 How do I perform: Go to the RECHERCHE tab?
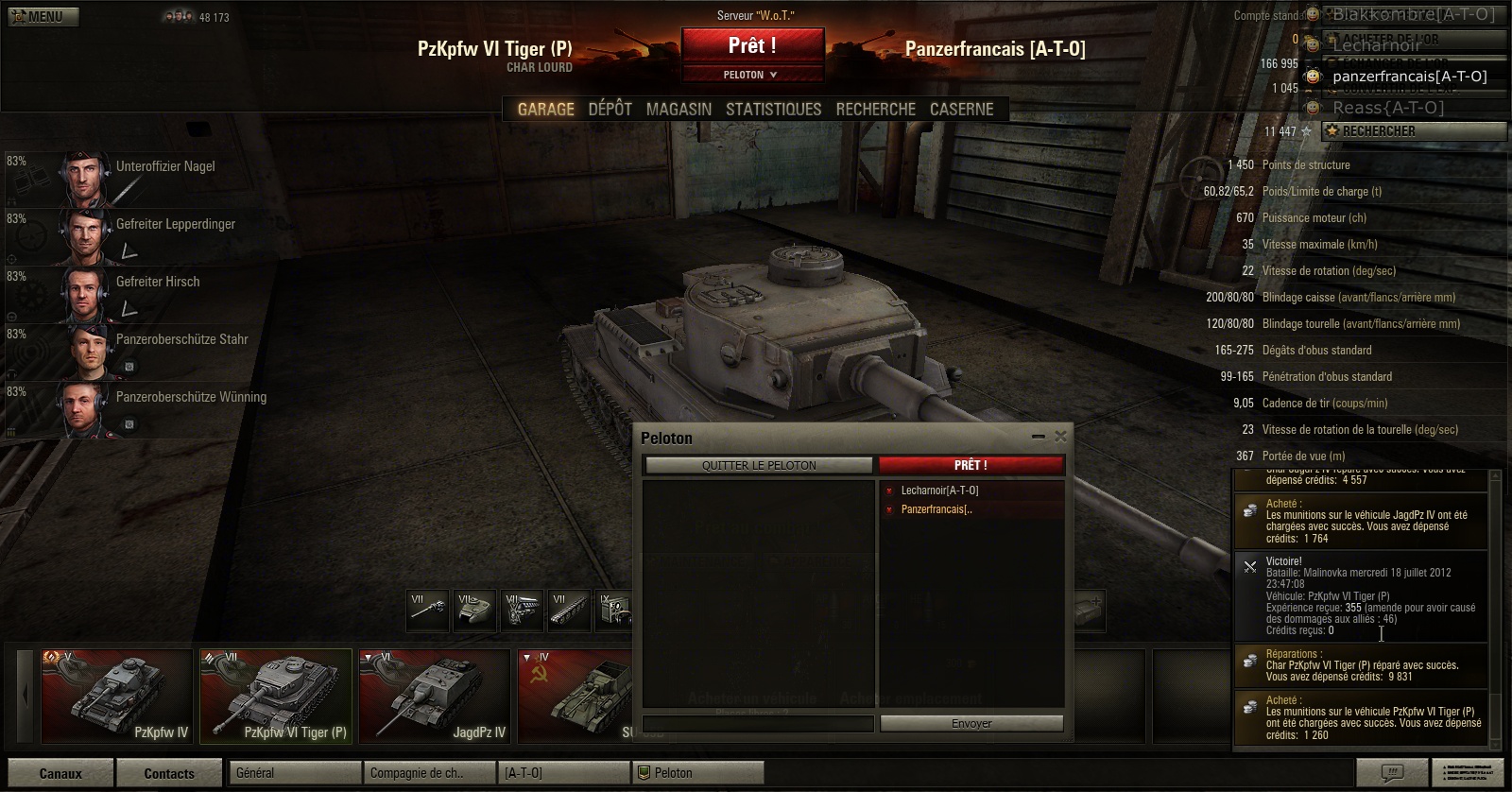pyautogui.click(x=875, y=109)
